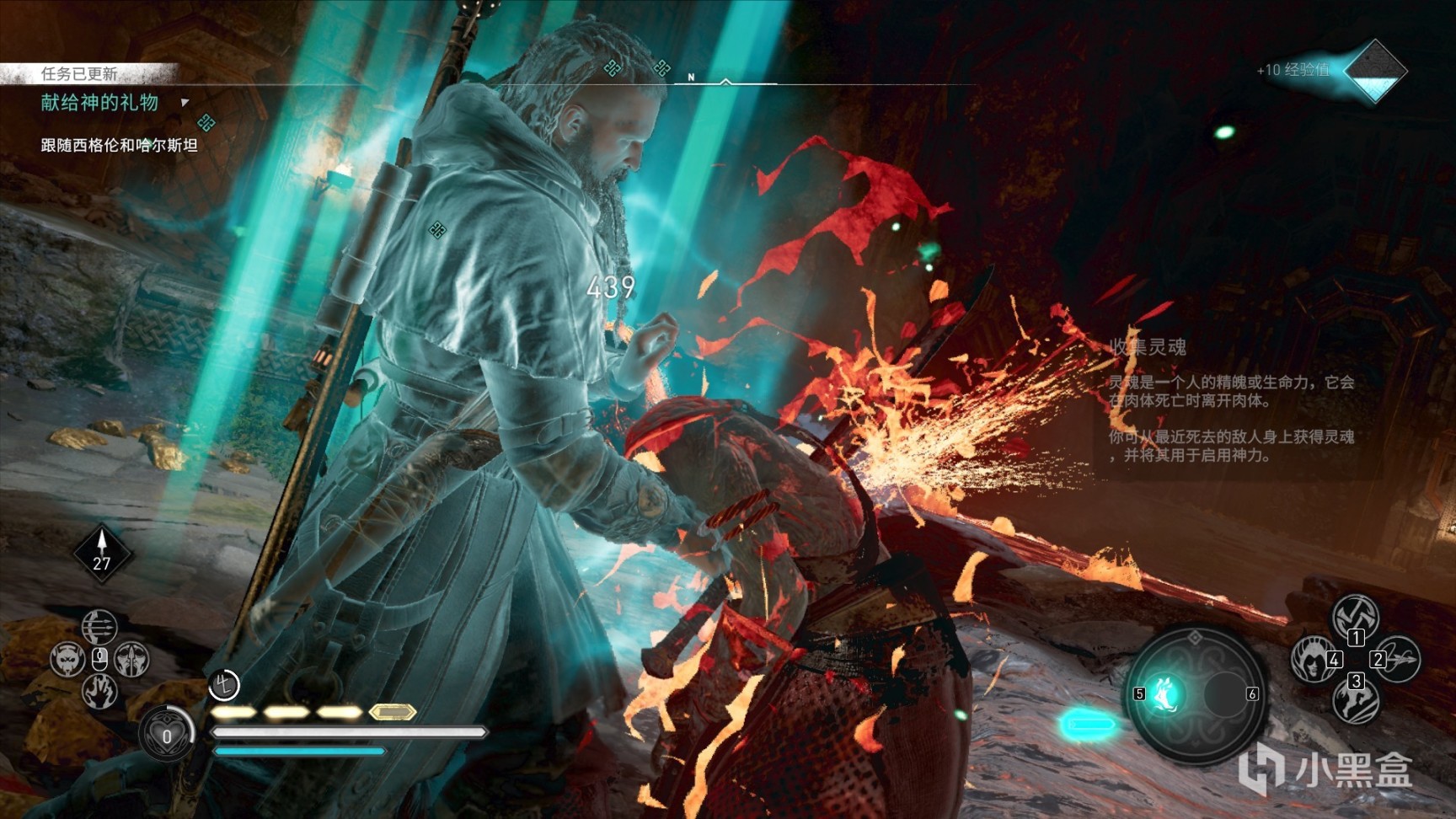Image resolution: width=1456 pixels, height=819 pixels.
Task: Read the 收集灵魂 tutorial tip panel
Action: click(1232, 401)
